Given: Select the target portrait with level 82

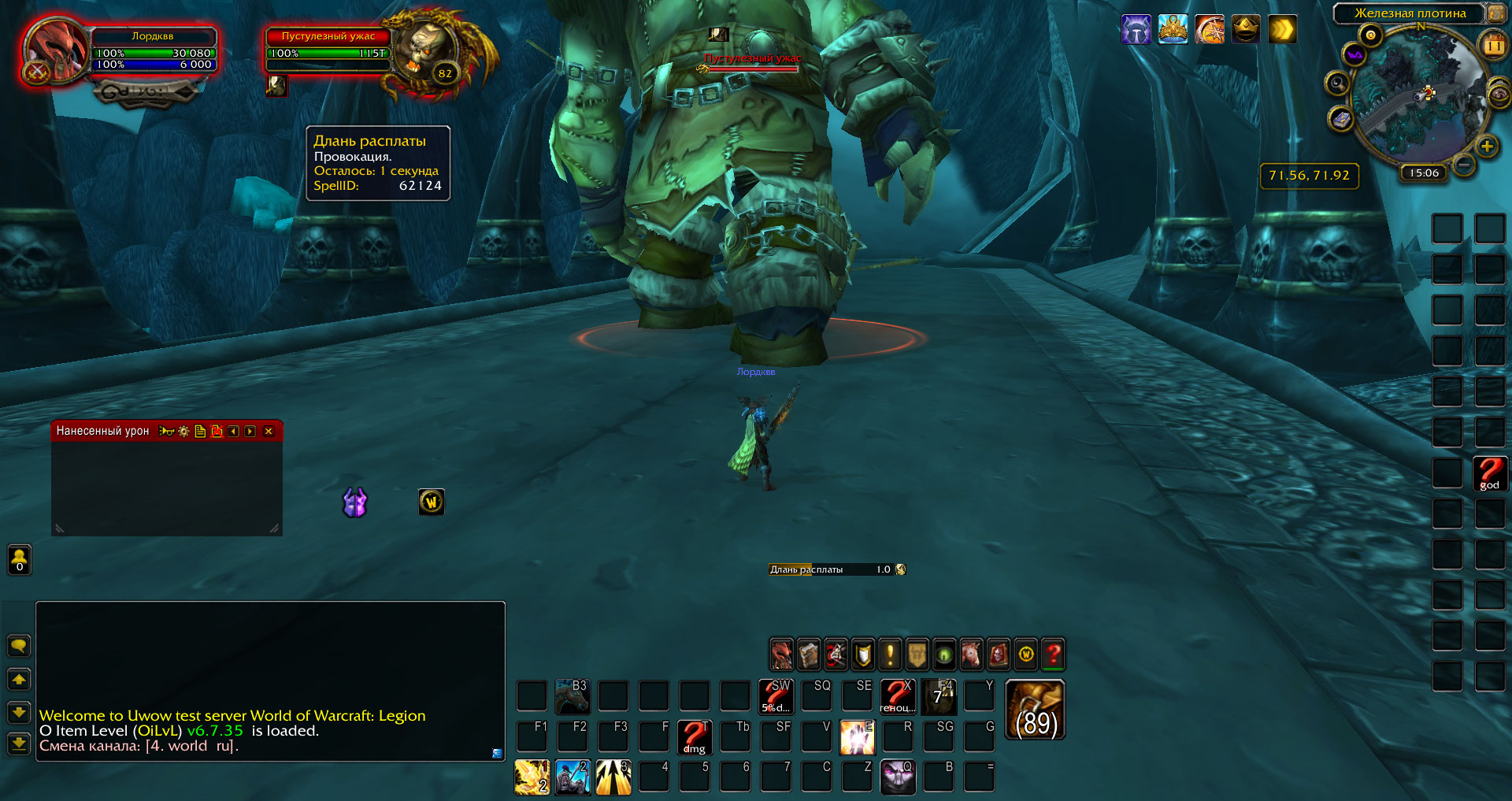Looking at the screenshot, I should pyautogui.click(x=426, y=52).
